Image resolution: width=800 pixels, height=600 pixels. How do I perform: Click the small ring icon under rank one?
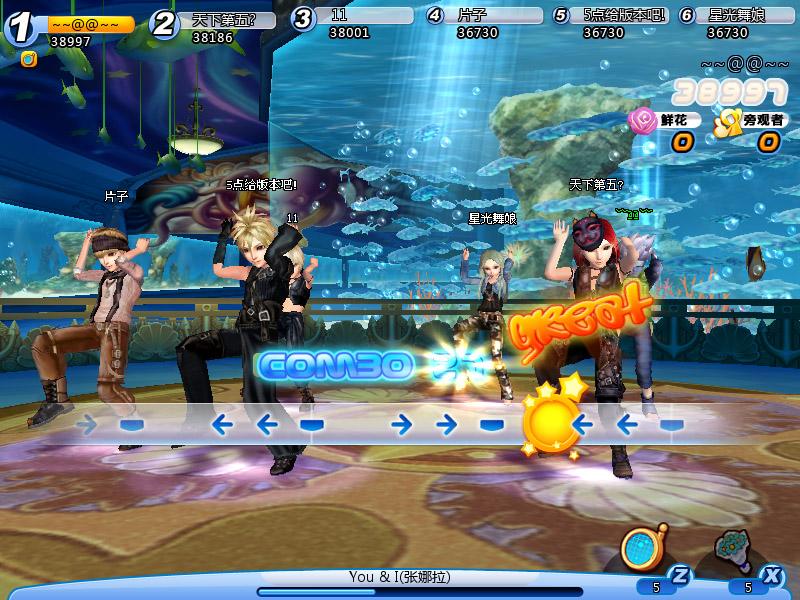point(28,59)
